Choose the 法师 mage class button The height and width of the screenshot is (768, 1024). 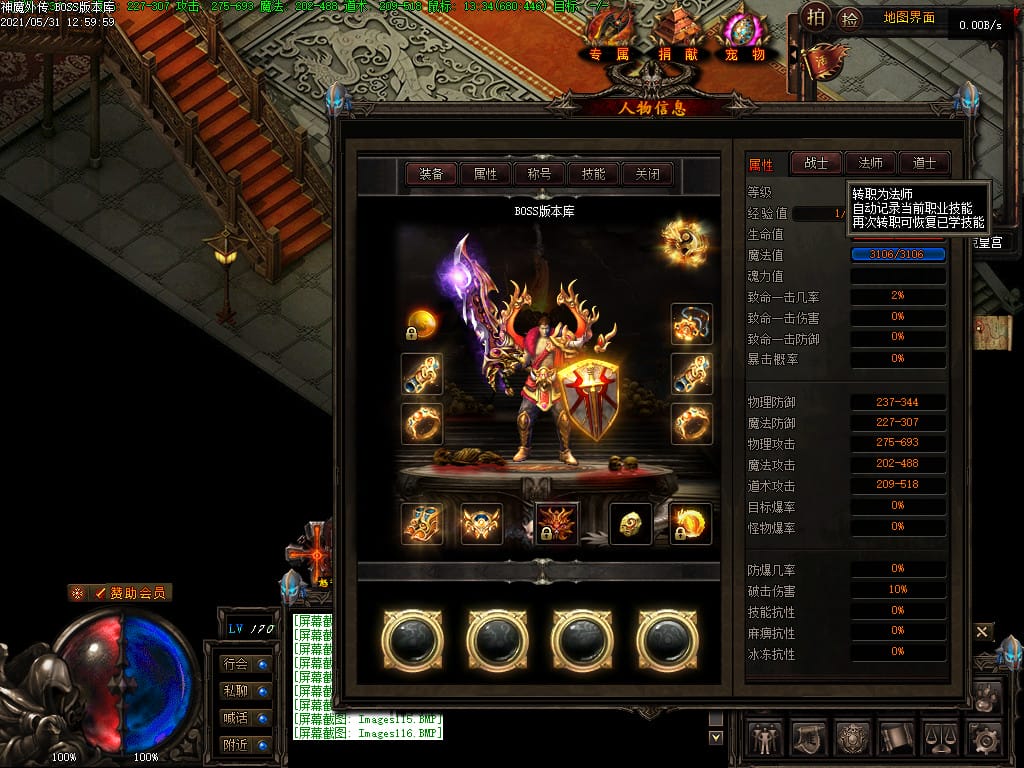click(870, 163)
